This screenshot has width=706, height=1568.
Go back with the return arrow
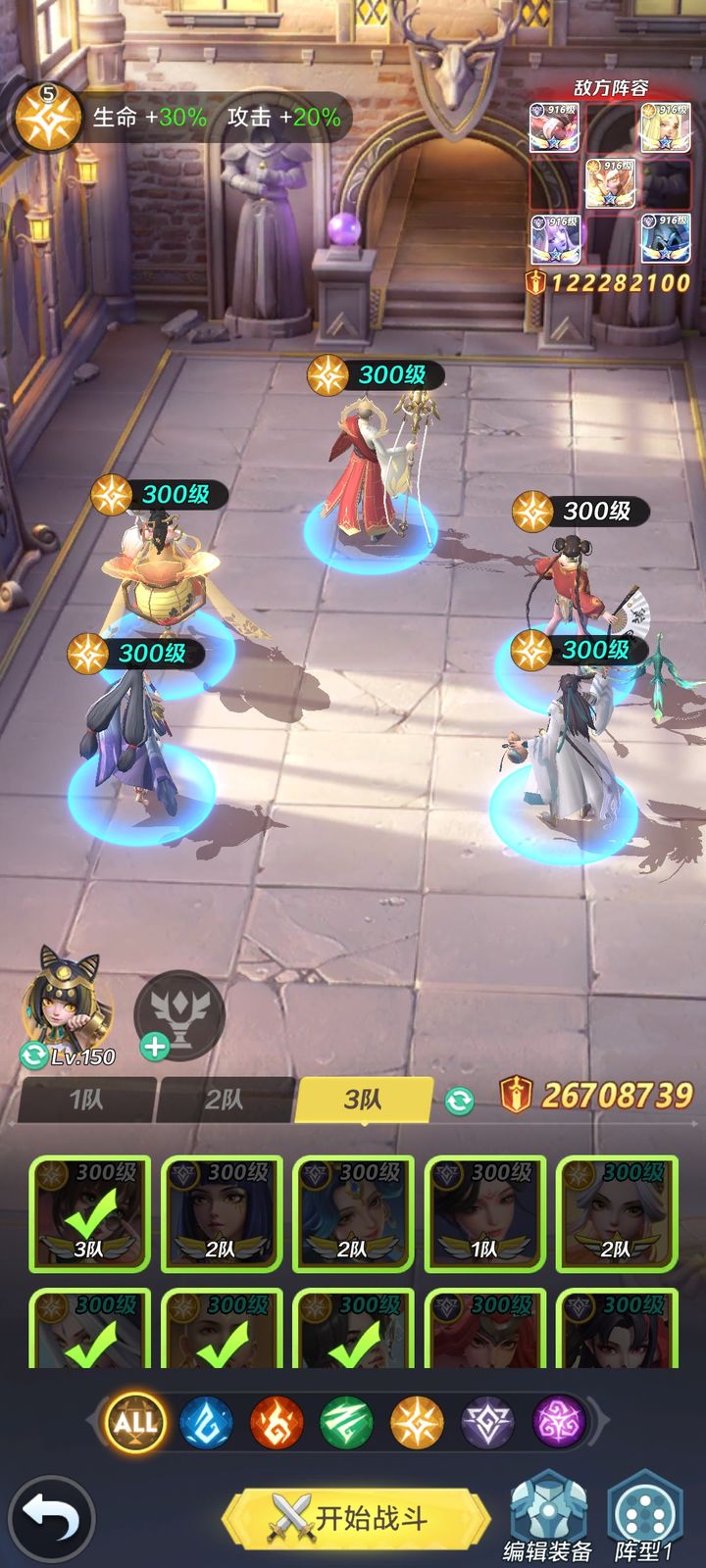51,1518
